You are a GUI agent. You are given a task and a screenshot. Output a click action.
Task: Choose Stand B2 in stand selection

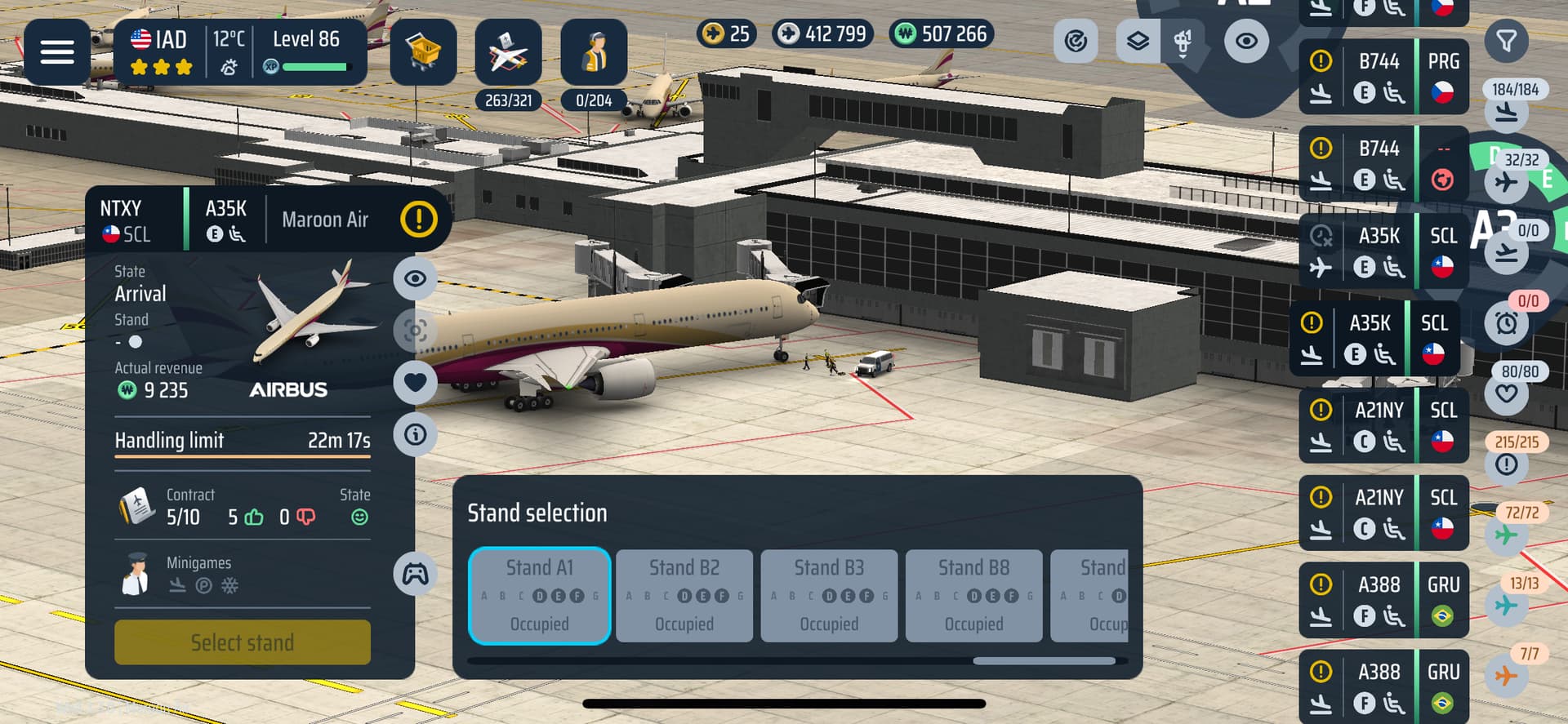(684, 596)
